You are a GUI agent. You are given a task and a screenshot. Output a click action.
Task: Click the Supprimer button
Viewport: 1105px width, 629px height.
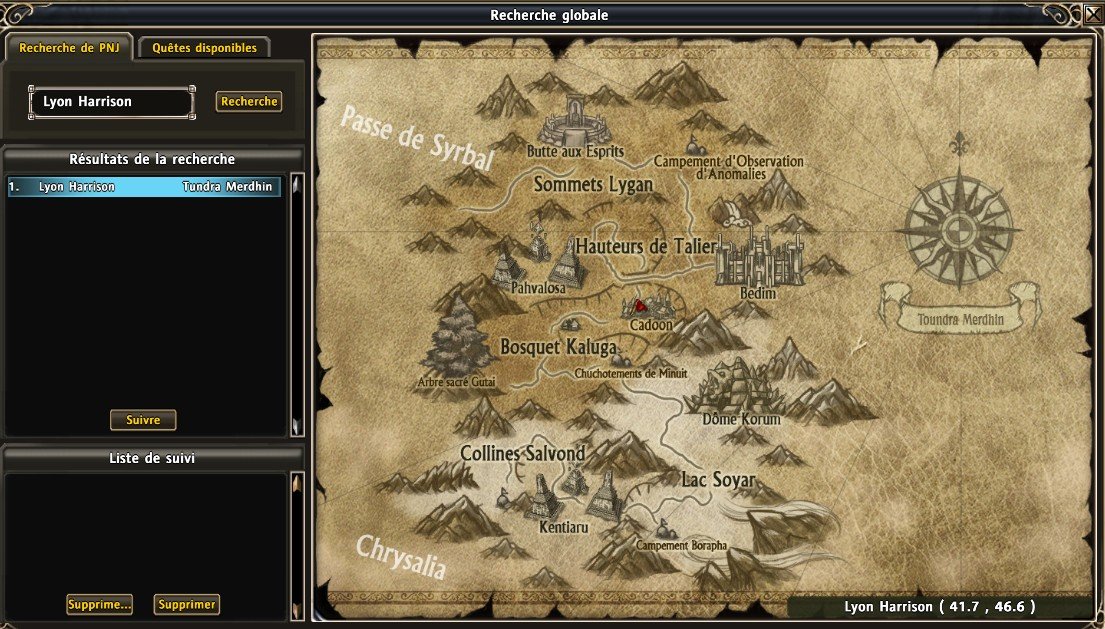pyautogui.click(x=187, y=605)
